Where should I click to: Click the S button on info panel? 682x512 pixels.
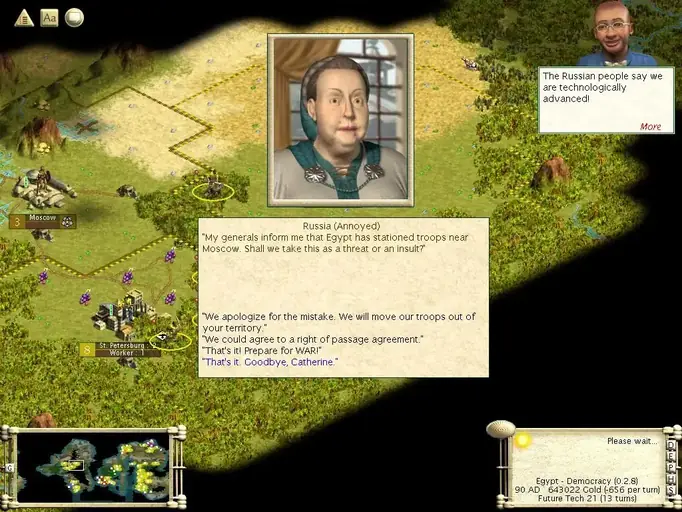point(671,489)
